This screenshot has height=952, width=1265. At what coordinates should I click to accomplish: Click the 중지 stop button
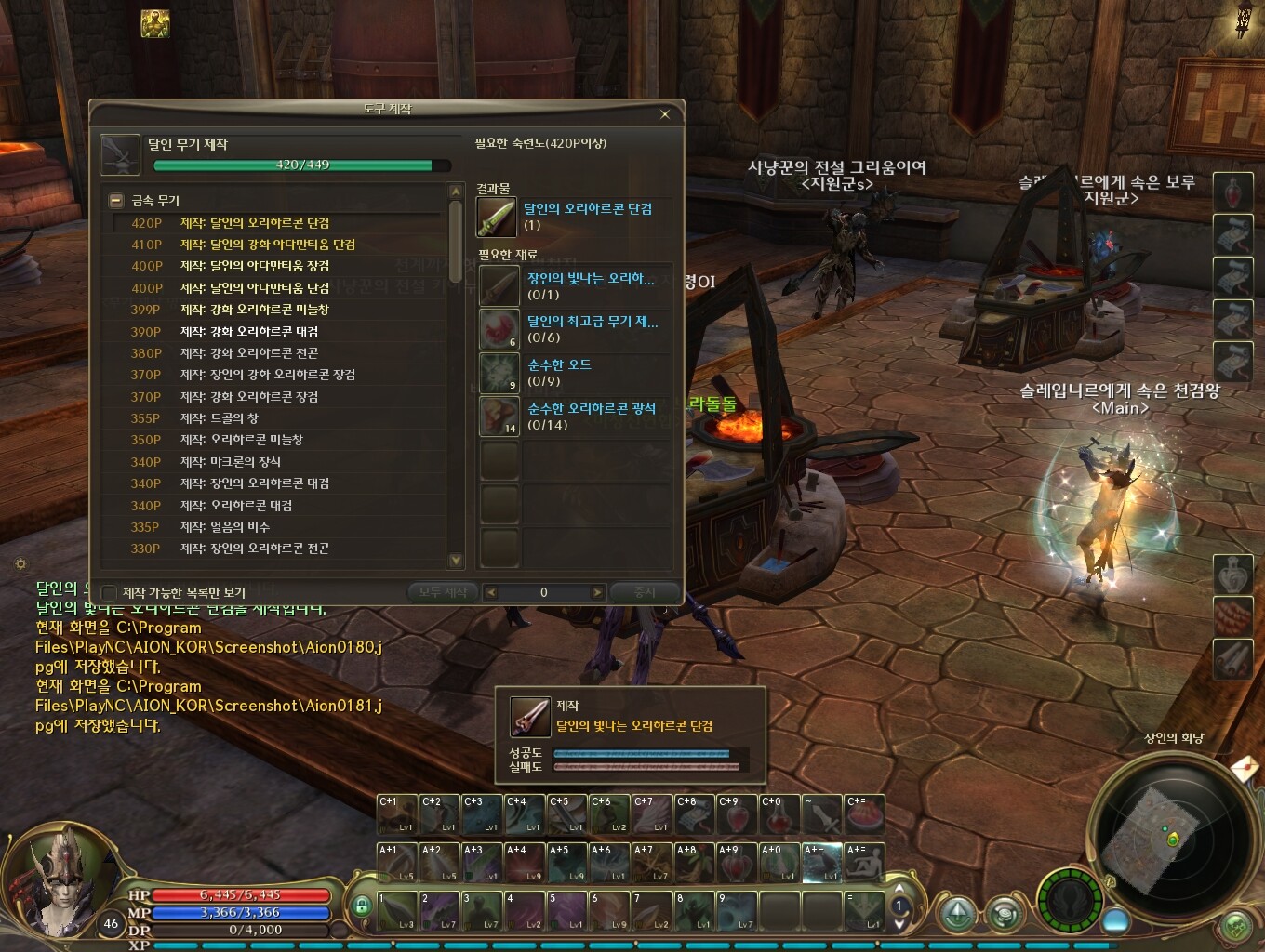pyautogui.click(x=645, y=592)
